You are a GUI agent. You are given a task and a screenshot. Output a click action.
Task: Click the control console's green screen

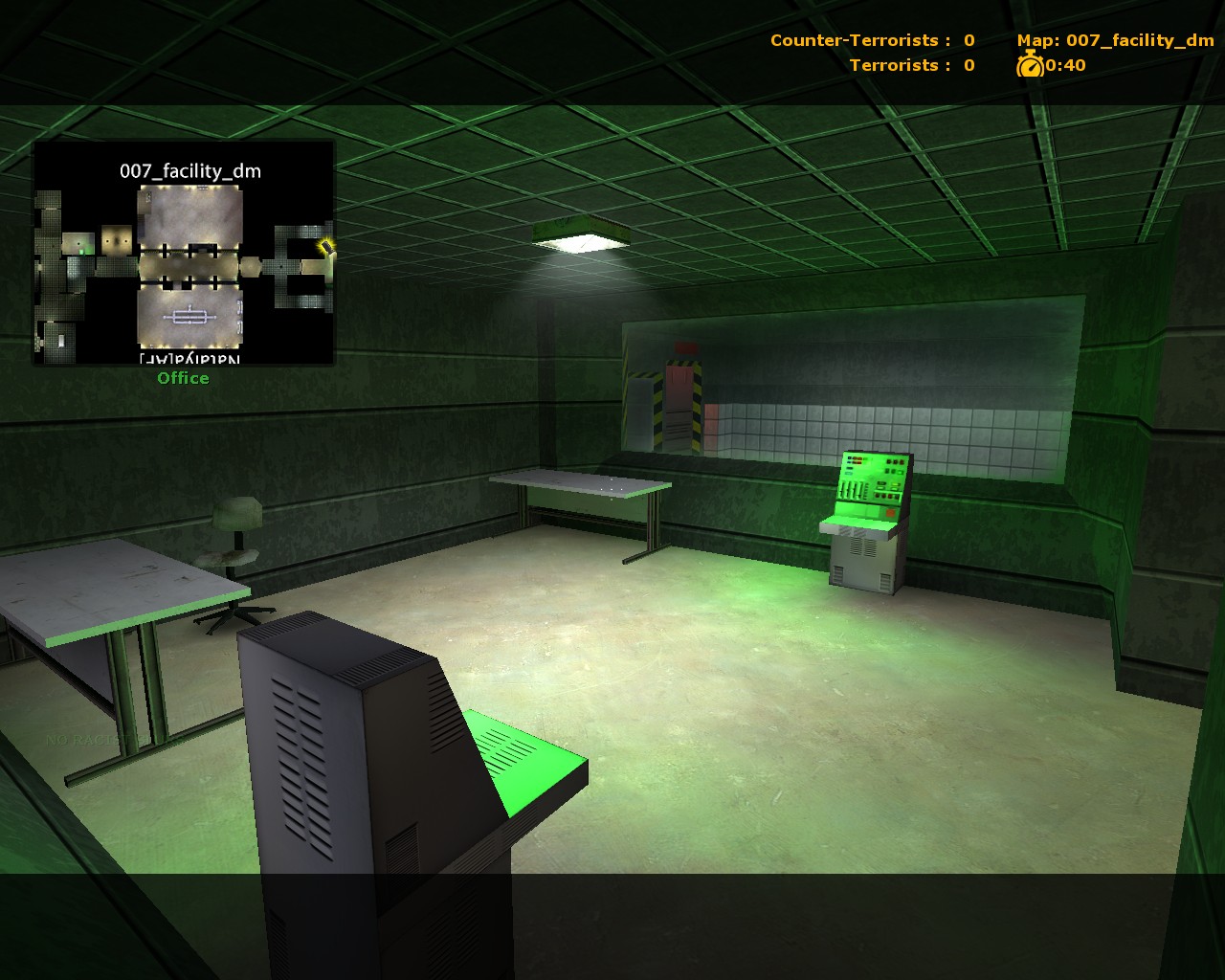pos(869,479)
